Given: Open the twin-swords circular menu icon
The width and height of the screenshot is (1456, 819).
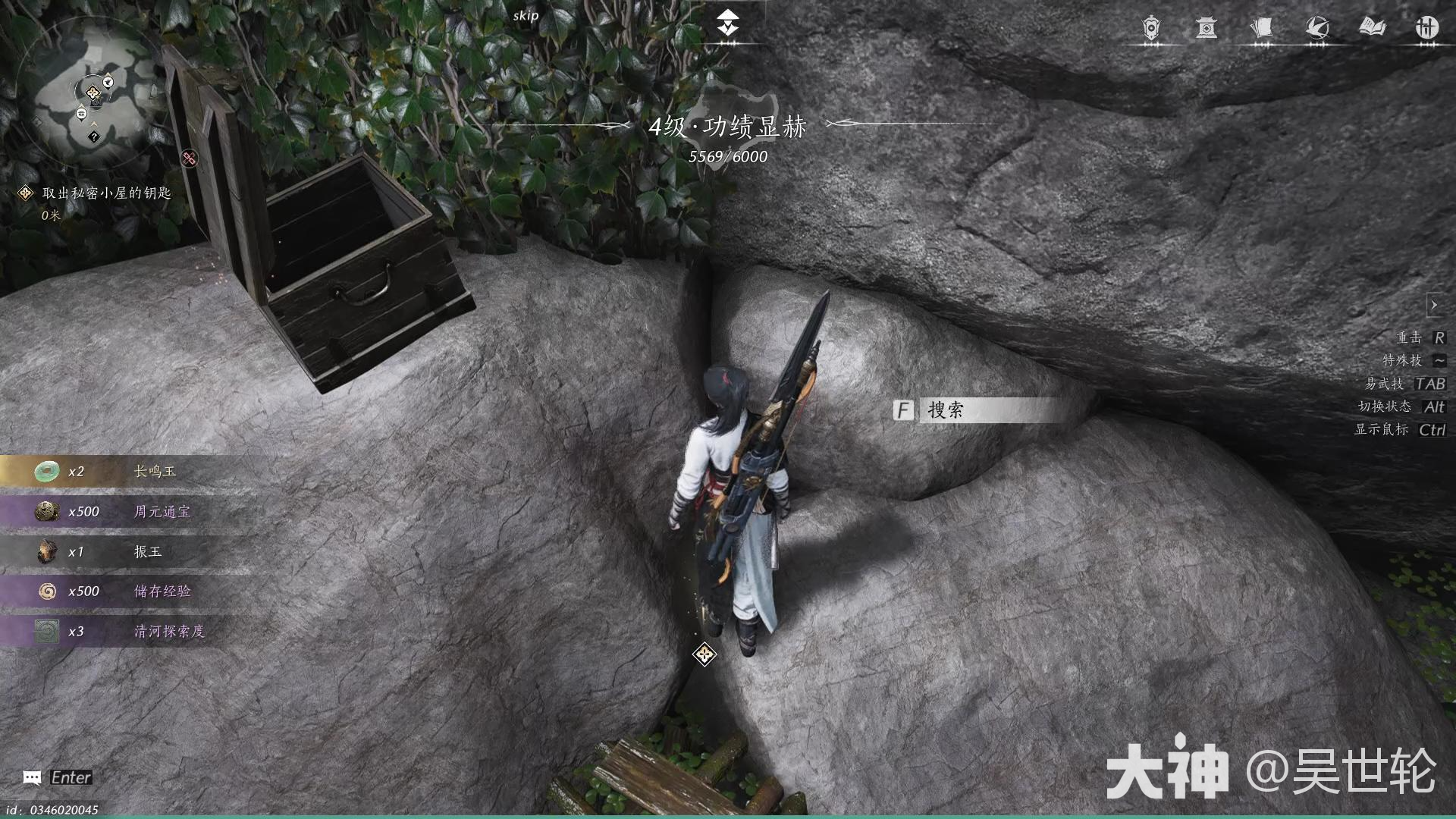Looking at the screenshot, I should pos(1427,29).
